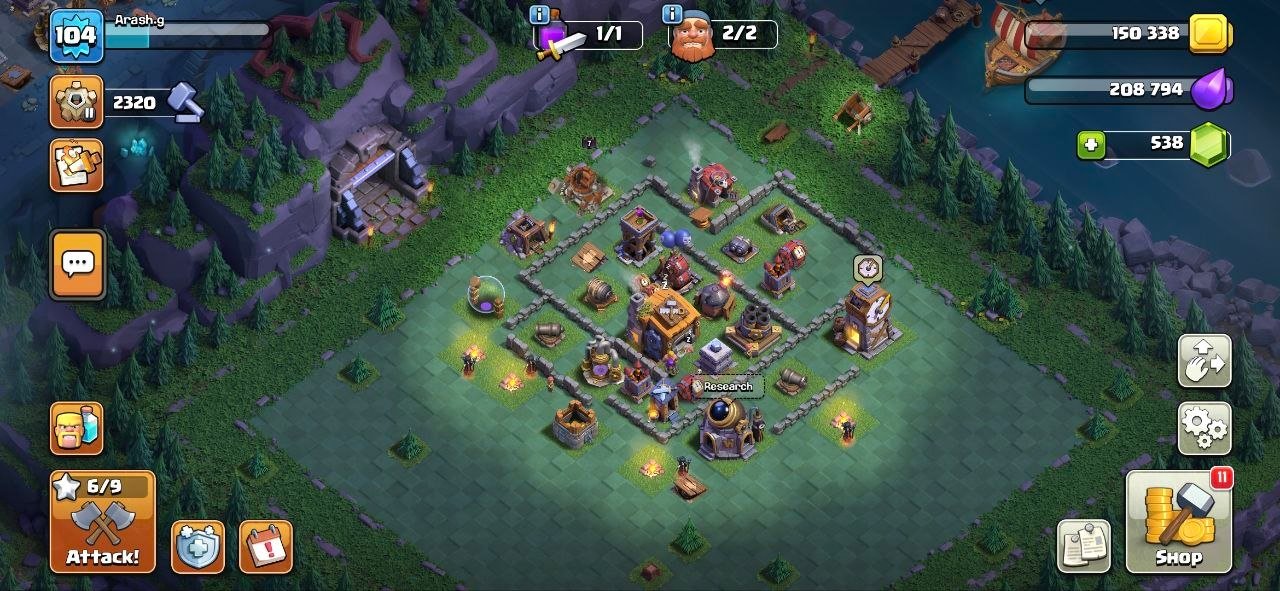Open the notes clipboard button

[1084, 546]
